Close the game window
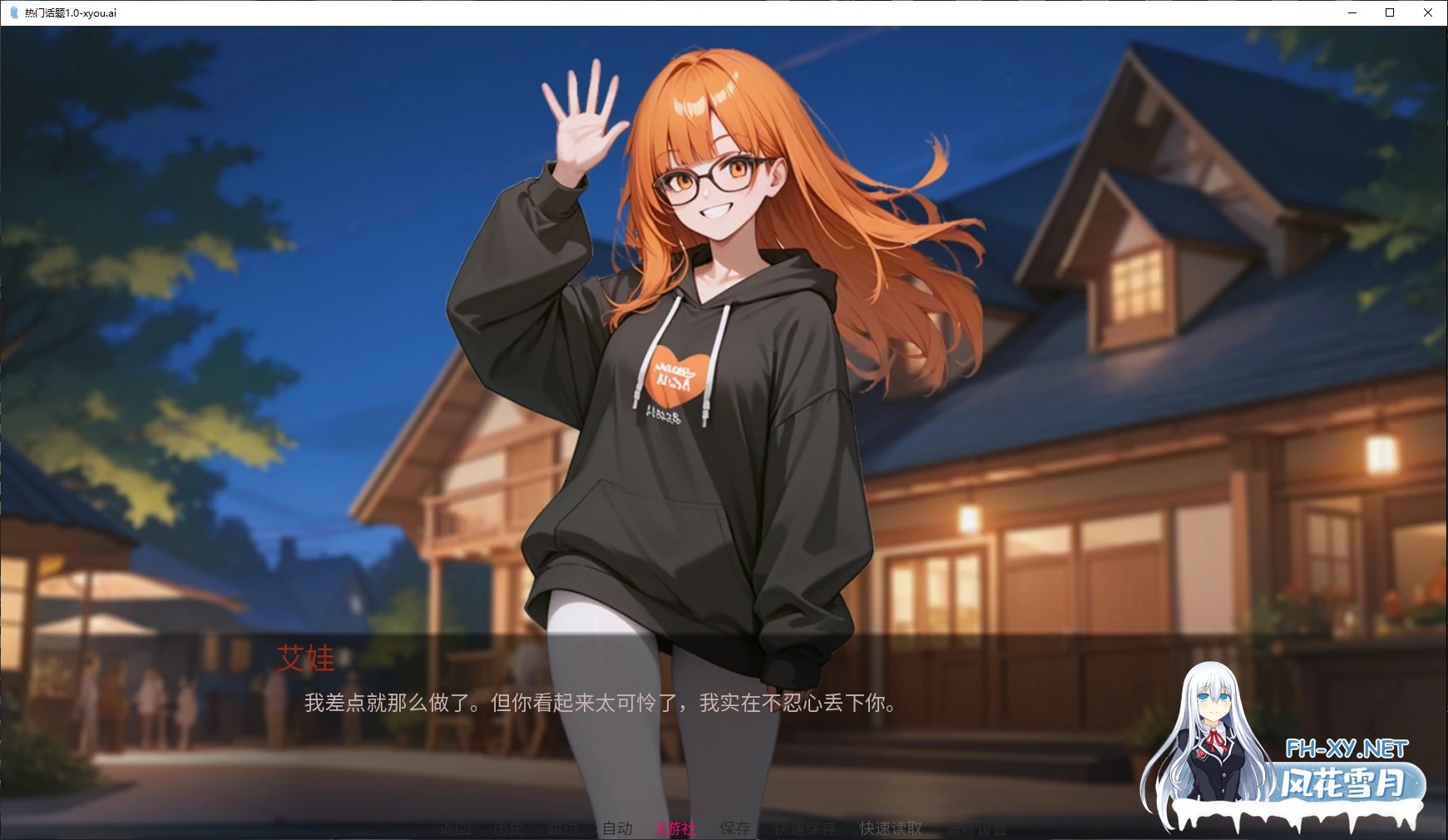 click(1428, 12)
